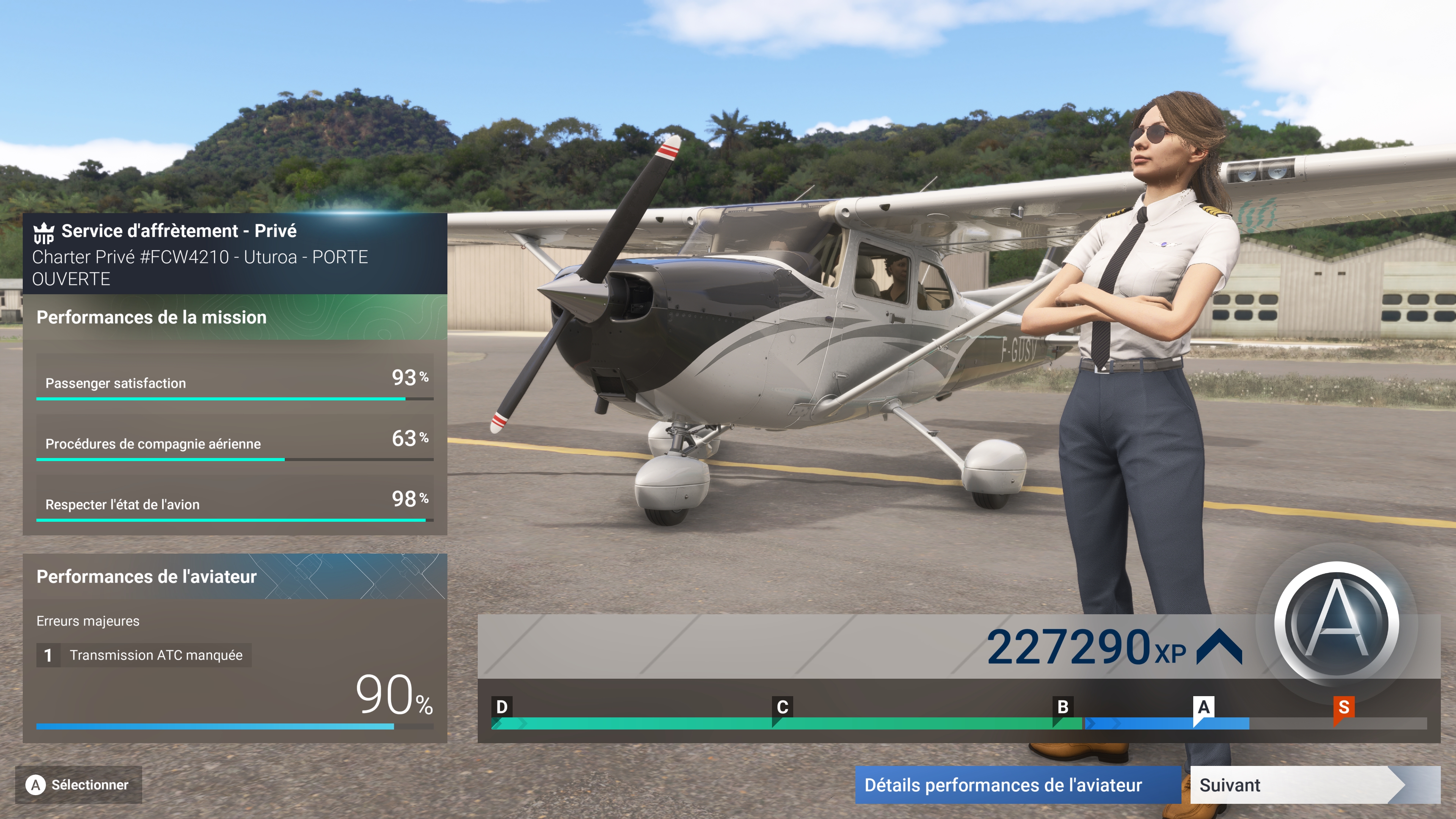1456x819 pixels.
Task: Click the Transmission ATC manquée error entry
Action: [x=144, y=655]
